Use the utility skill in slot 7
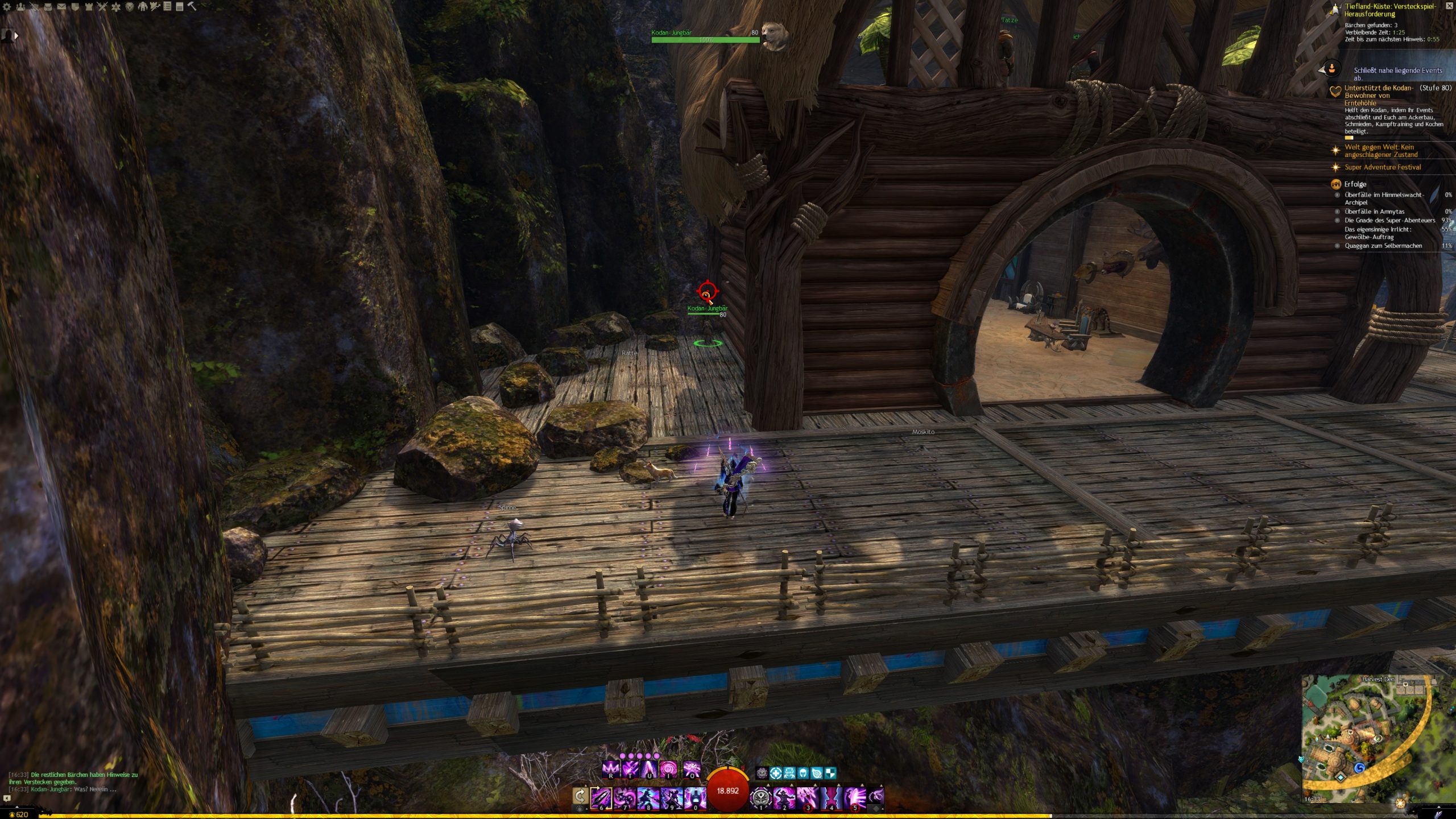Image resolution: width=1456 pixels, height=819 pixels. [625, 797]
